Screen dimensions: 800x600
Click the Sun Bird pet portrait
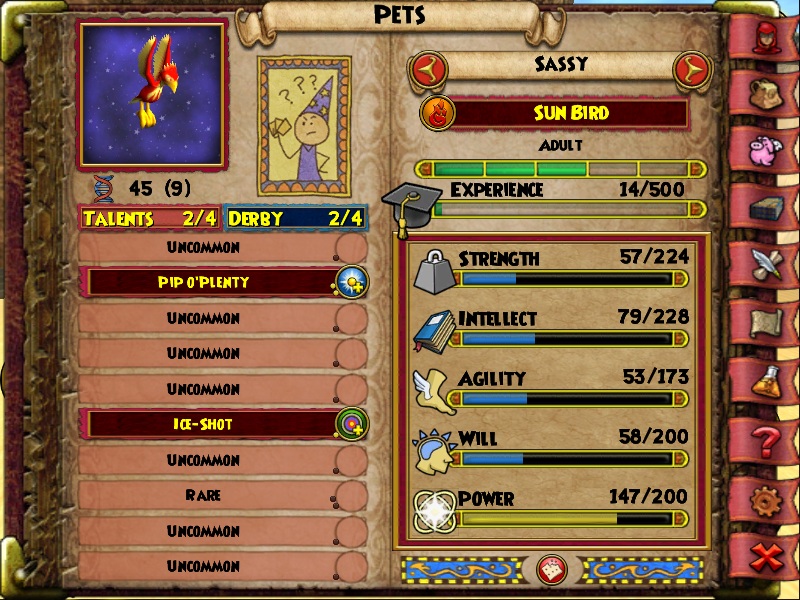152,94
